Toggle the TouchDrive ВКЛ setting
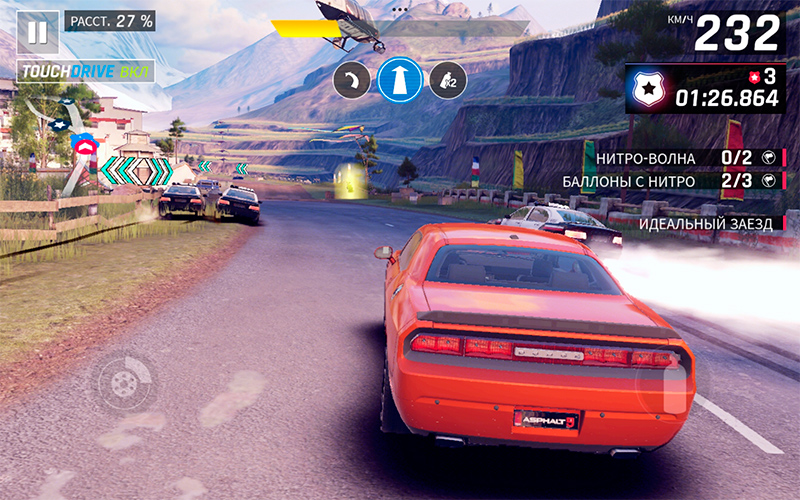Screen dimensions: 800x500 87,72
